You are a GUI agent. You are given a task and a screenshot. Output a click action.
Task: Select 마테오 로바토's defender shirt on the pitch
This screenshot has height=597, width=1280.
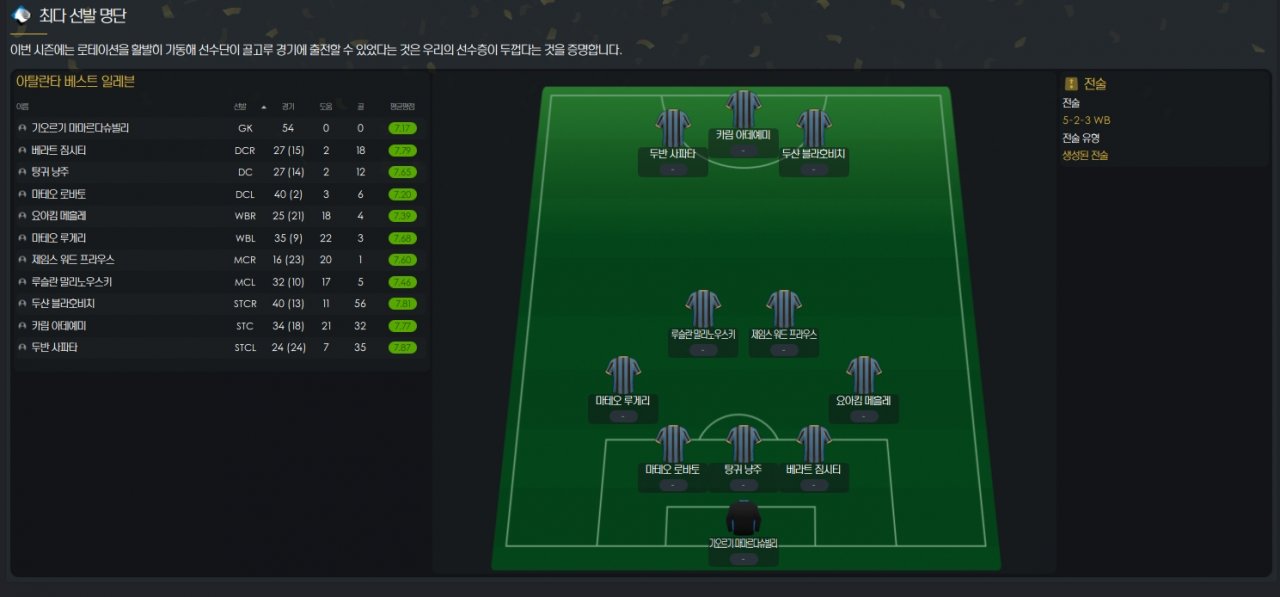click(673, 444)
